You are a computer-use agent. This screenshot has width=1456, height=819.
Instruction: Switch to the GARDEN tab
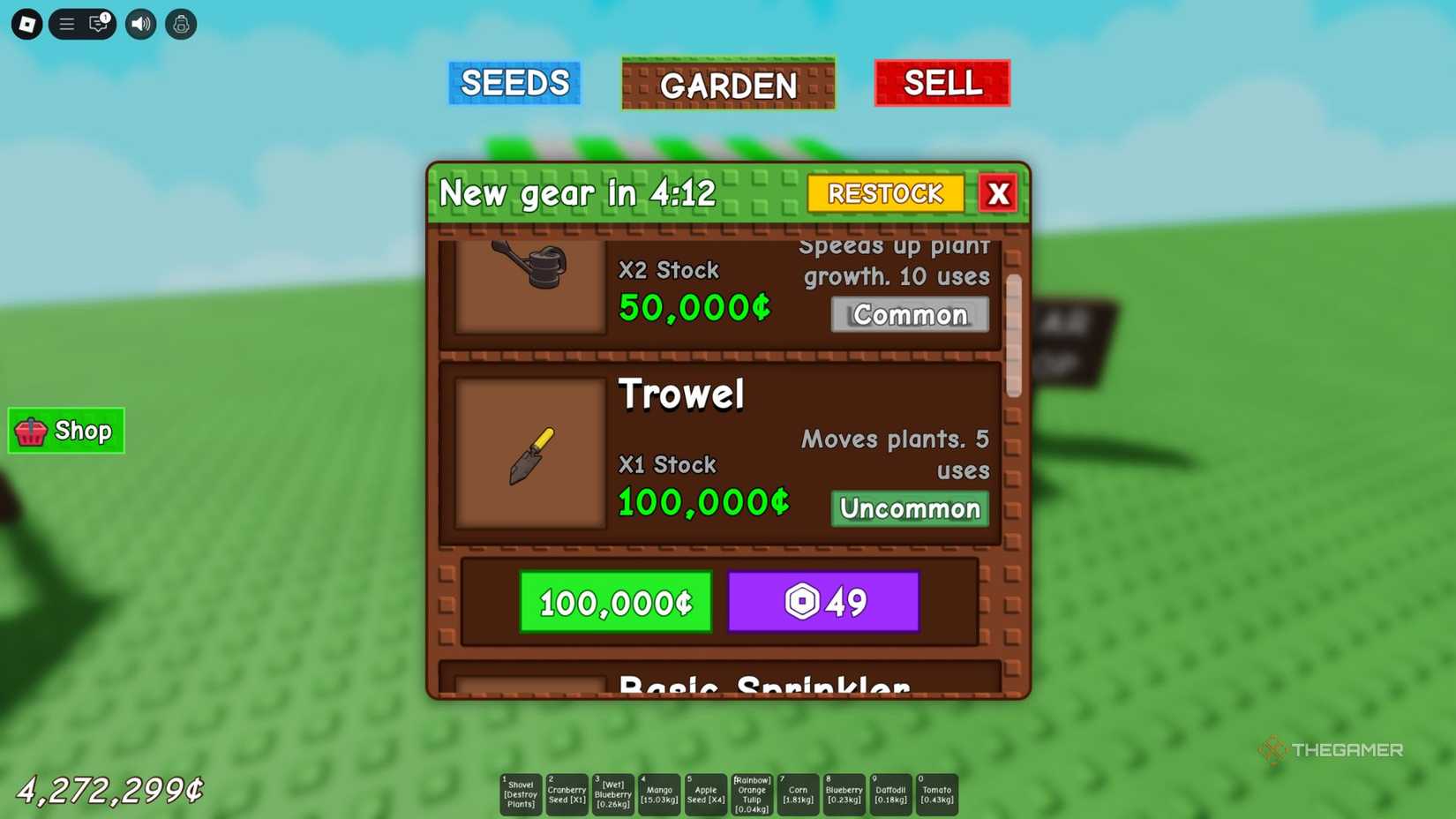click(x=727, y=85)
